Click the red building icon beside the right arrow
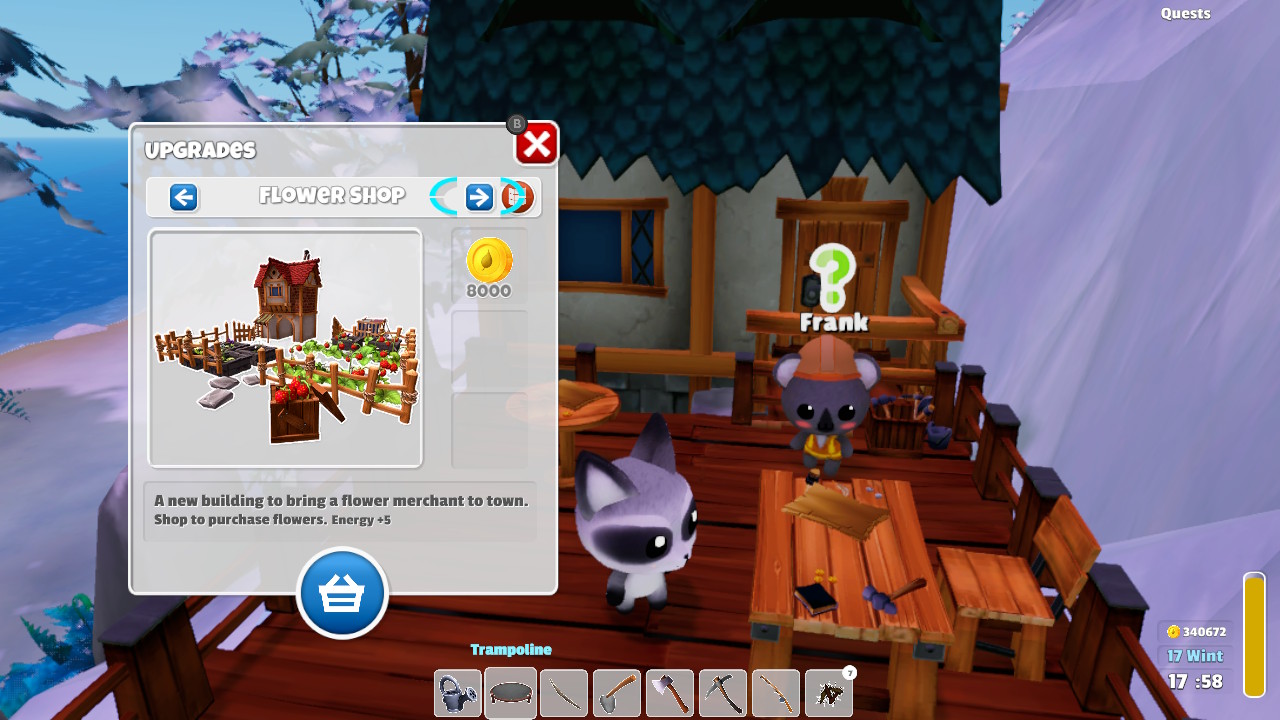This screenshot has height=720, width=1280. [519, 196]
